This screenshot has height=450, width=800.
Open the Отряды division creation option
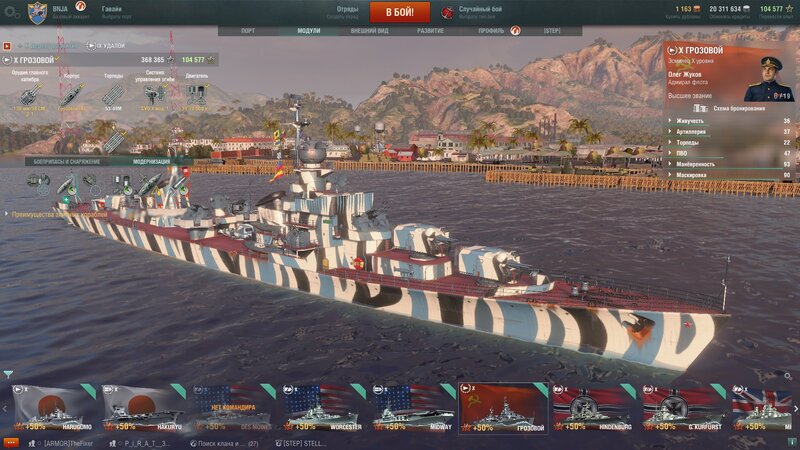347,12
